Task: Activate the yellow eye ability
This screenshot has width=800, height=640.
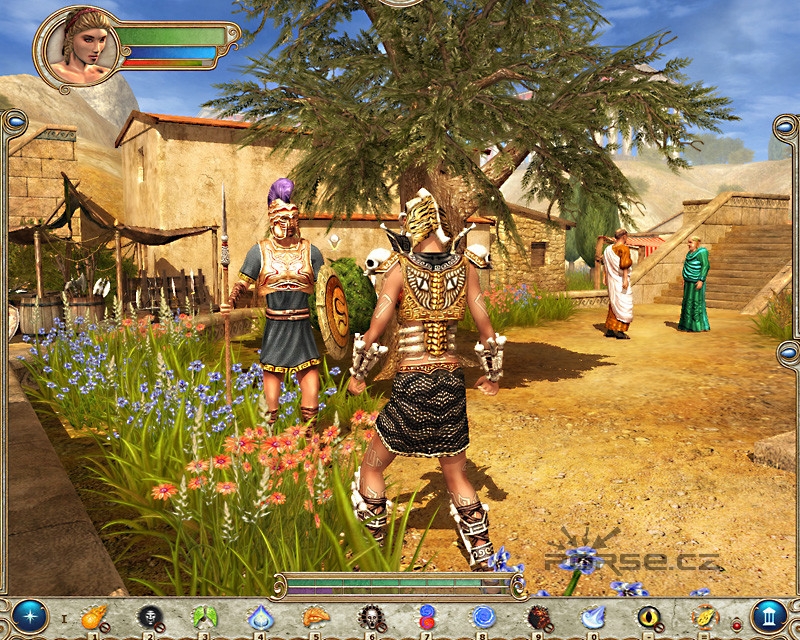Action: tap(650, 617)
